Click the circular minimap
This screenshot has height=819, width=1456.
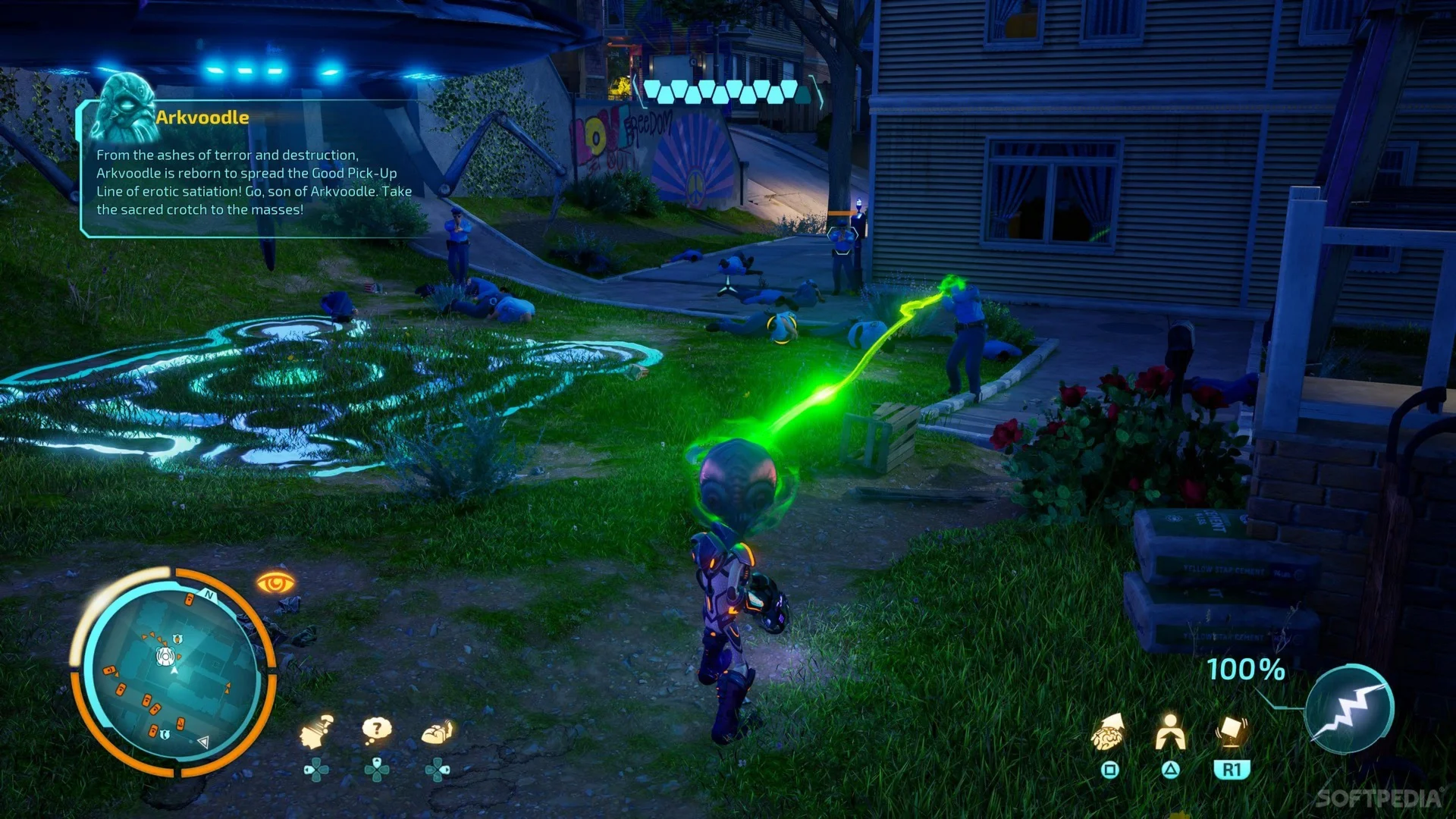[174, 672]
